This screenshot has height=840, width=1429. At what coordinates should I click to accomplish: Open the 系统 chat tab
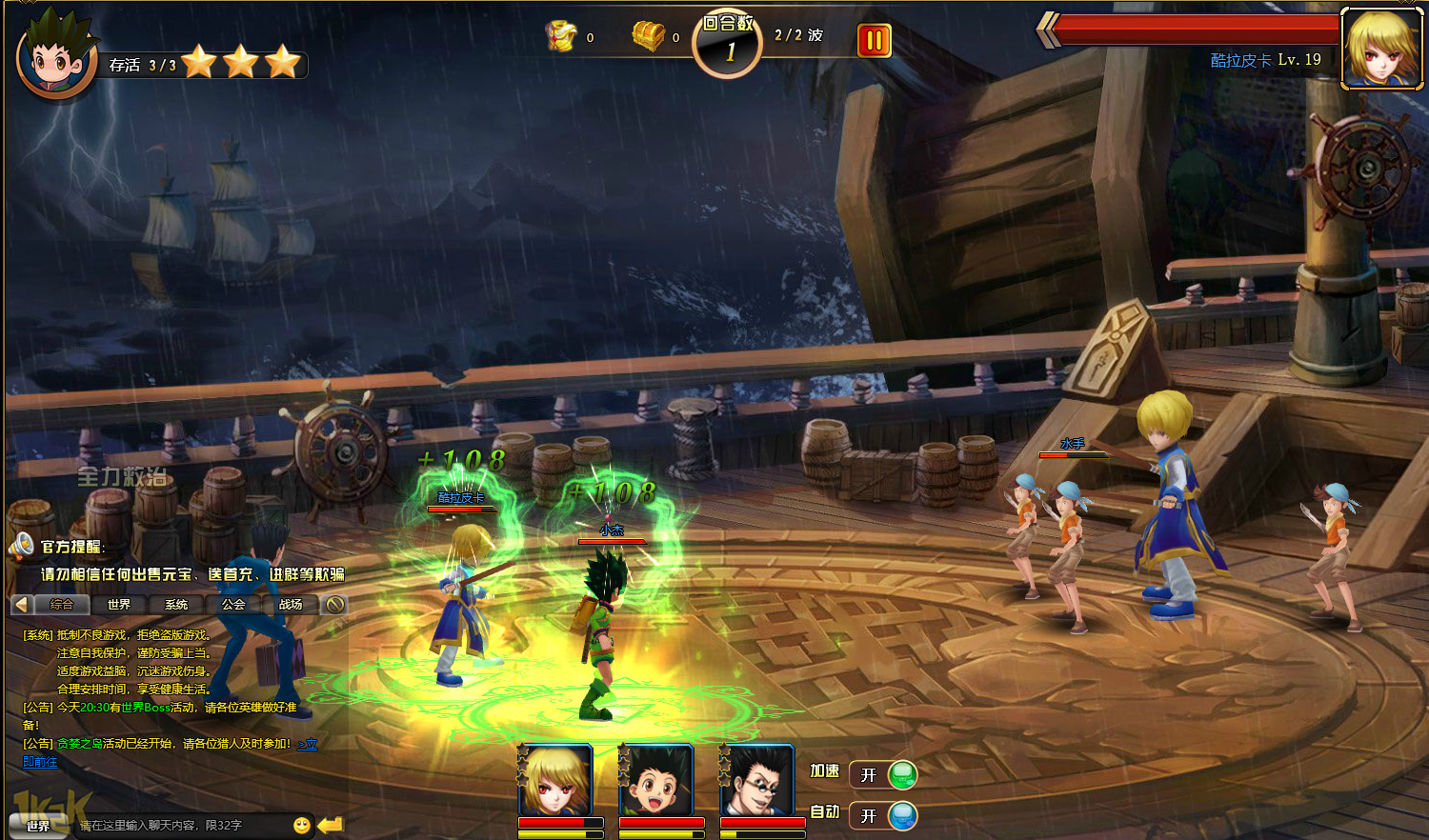coord(176,605)
